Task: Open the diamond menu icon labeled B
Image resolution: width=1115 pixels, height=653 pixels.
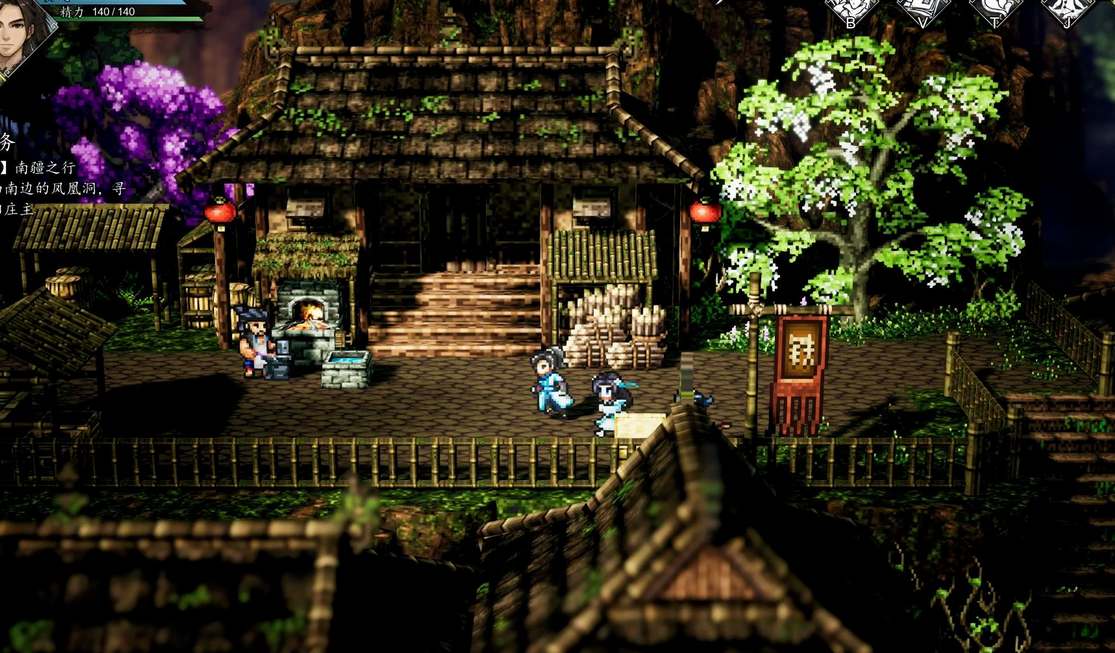Action: point(851,10)
